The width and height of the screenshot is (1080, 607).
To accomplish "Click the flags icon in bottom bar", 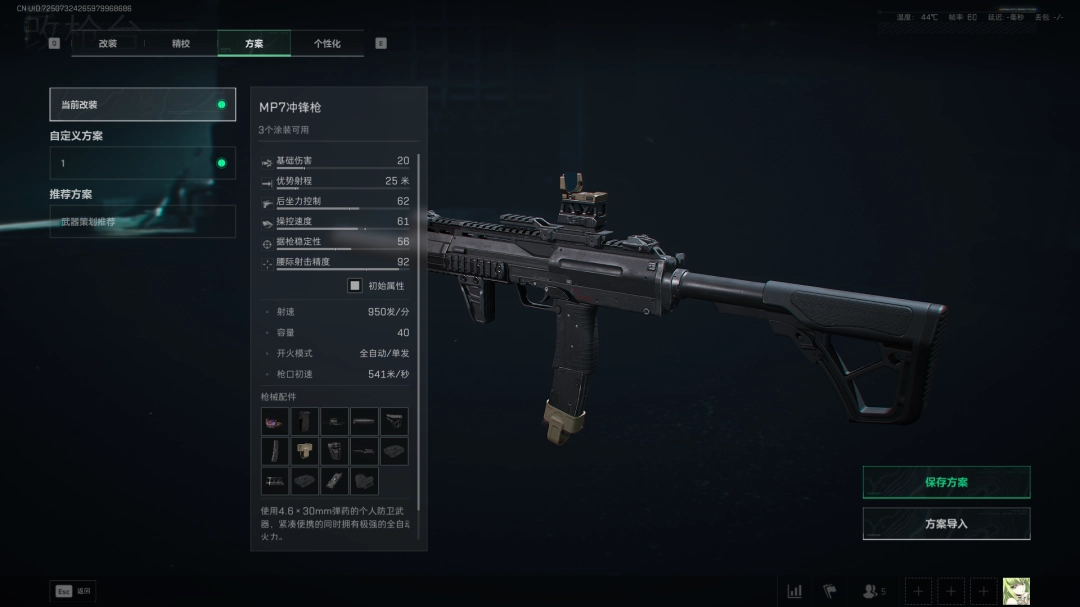I will [829, 591].
